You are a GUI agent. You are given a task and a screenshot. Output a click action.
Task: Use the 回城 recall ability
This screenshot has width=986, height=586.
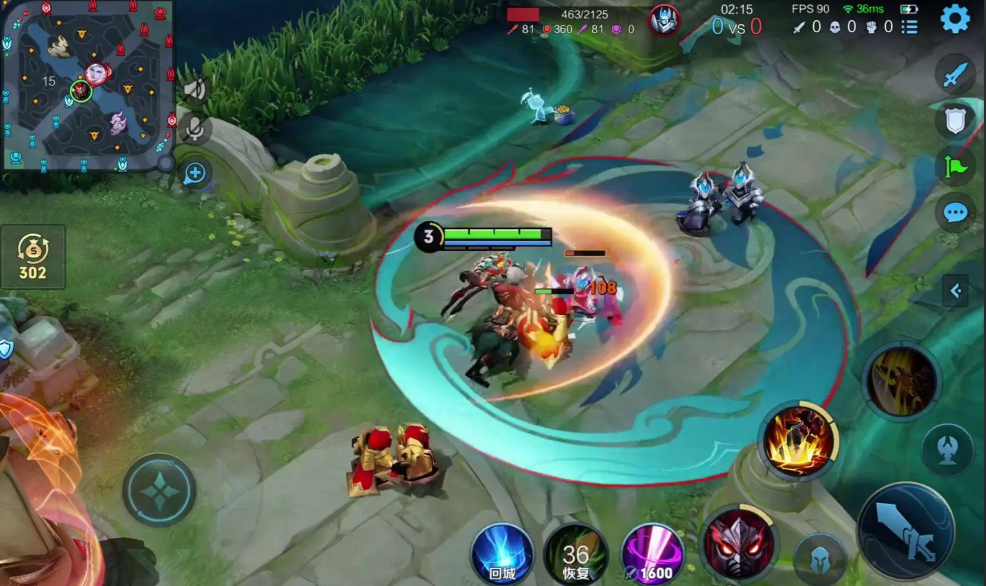[x=502, y=553]
